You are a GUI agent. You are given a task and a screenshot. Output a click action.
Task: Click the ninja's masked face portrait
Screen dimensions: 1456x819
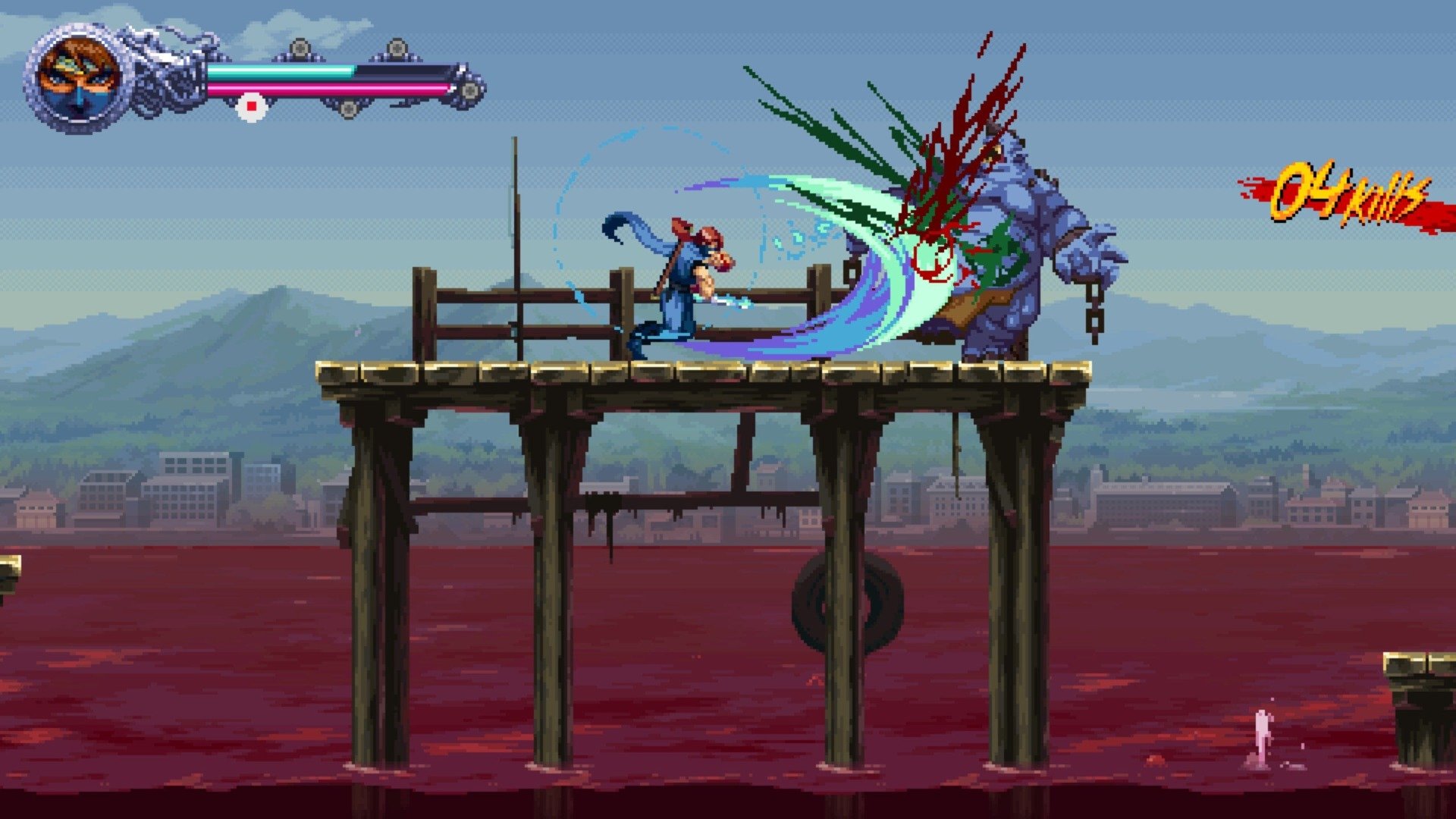(x=76, y=76)
